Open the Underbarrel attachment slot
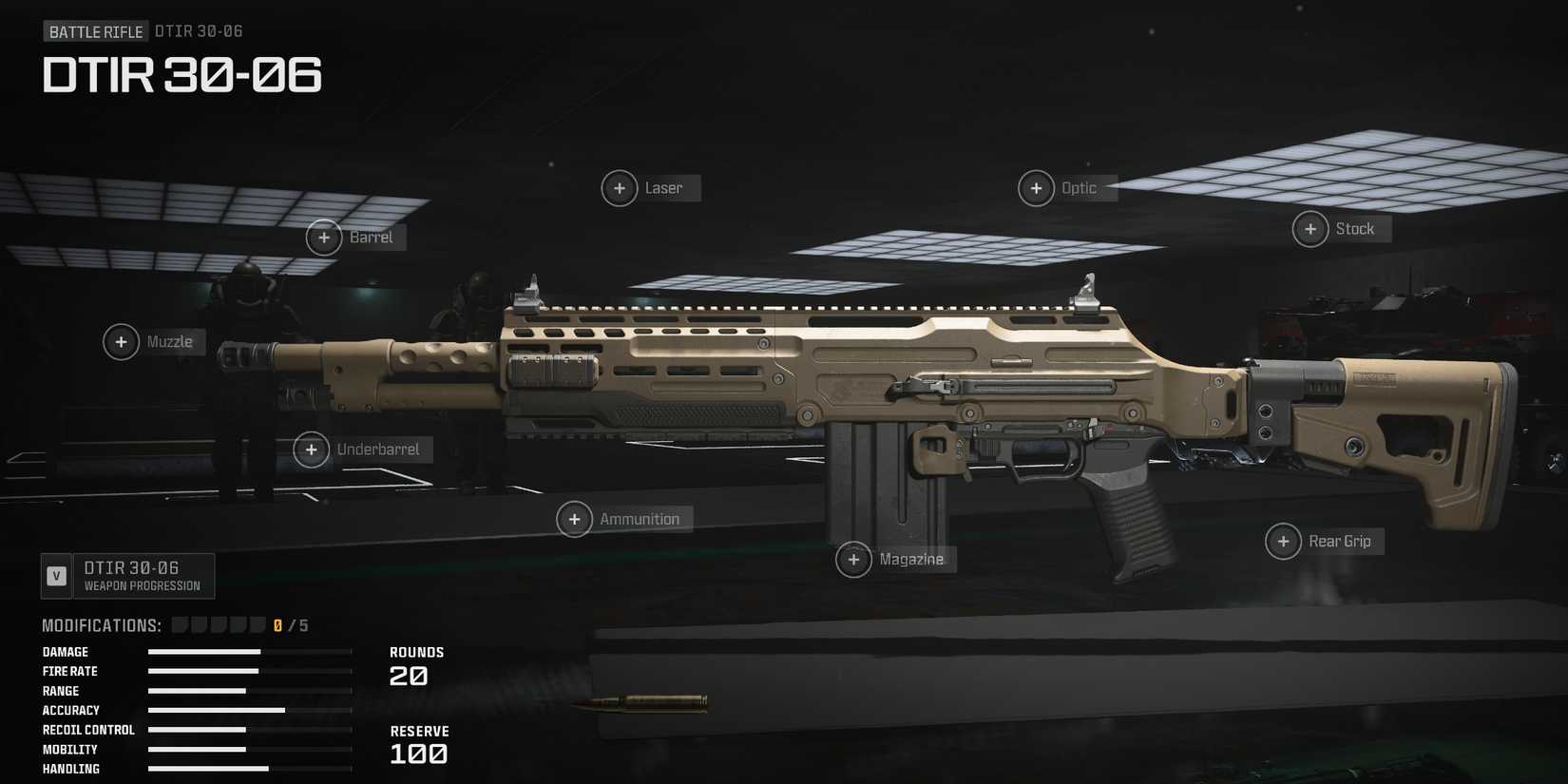 coord(311,449)
